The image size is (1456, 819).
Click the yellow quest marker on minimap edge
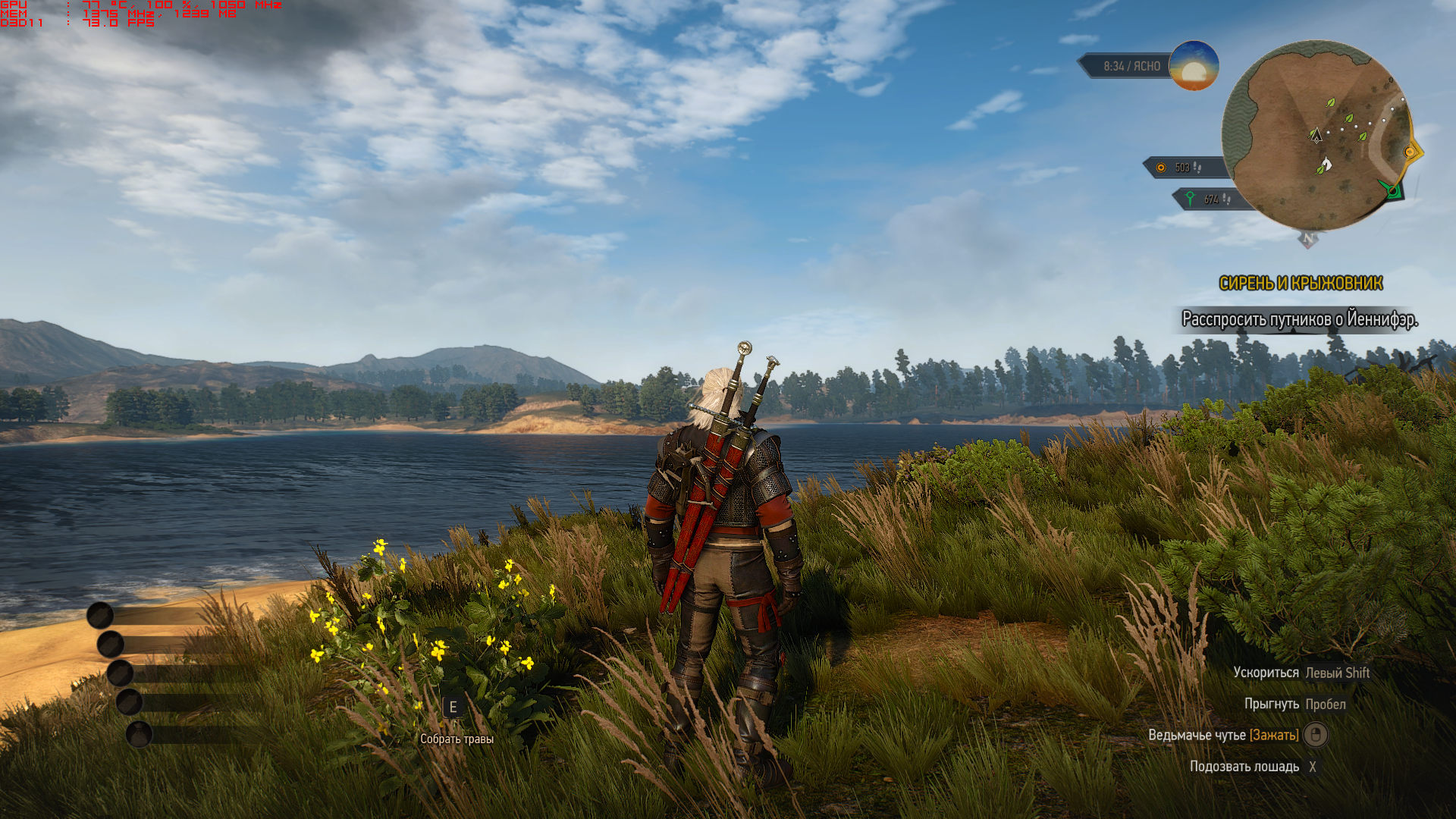(1410, 152)
